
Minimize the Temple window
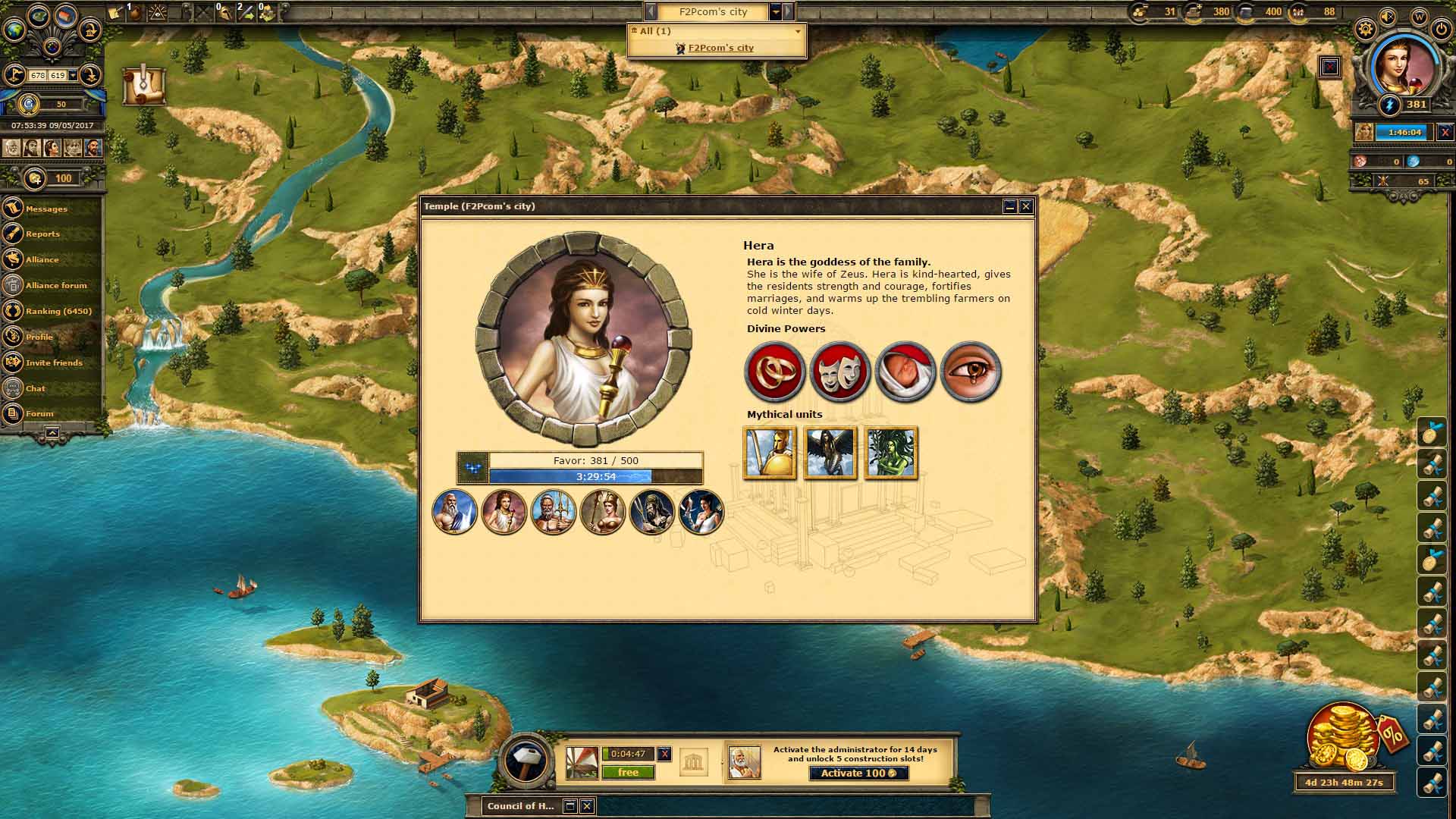(x=1009, y=206)
